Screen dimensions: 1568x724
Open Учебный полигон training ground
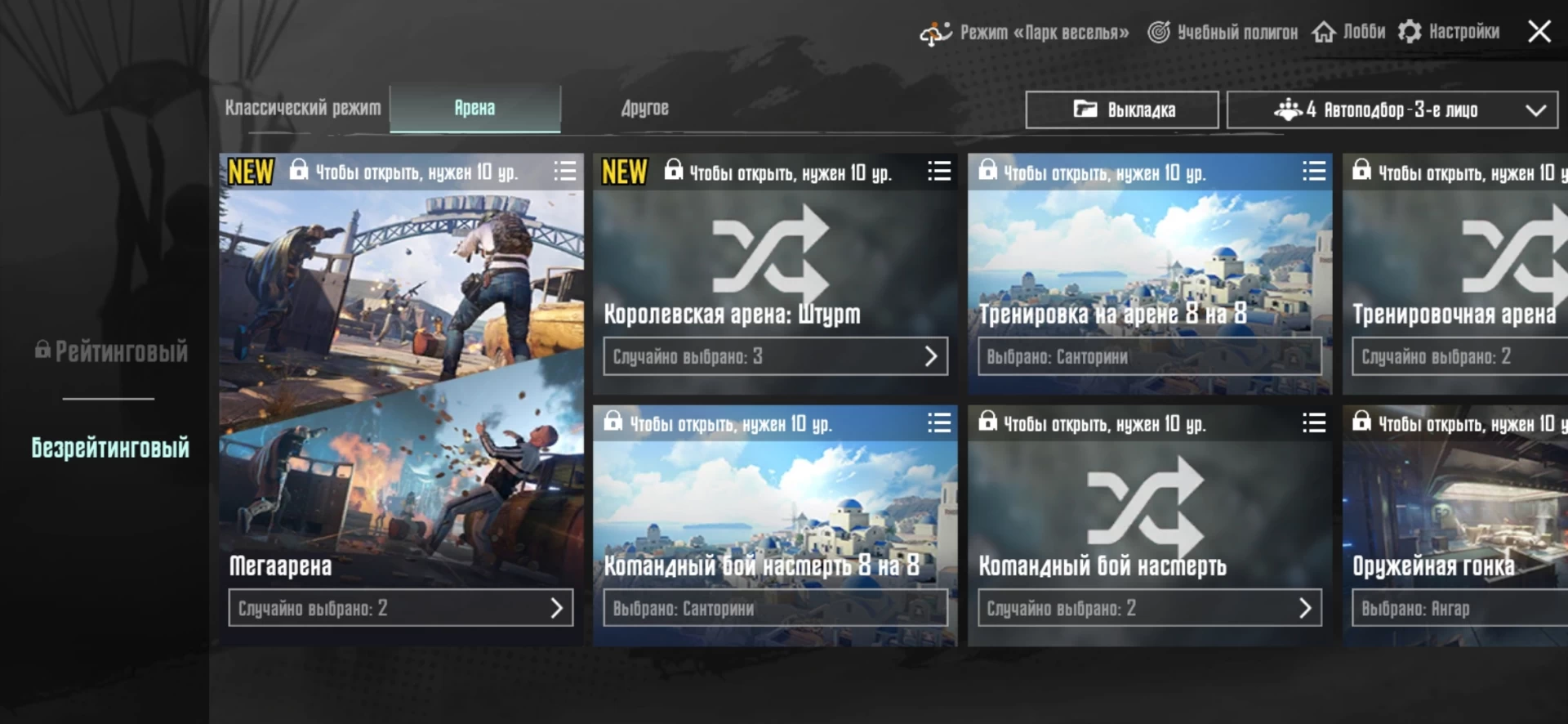click(1223, 32)
